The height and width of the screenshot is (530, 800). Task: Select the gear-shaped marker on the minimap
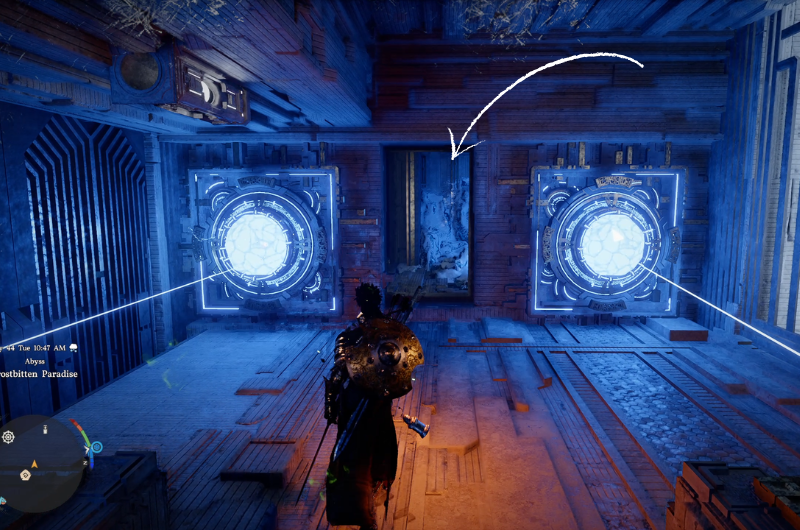coord(9,437)
